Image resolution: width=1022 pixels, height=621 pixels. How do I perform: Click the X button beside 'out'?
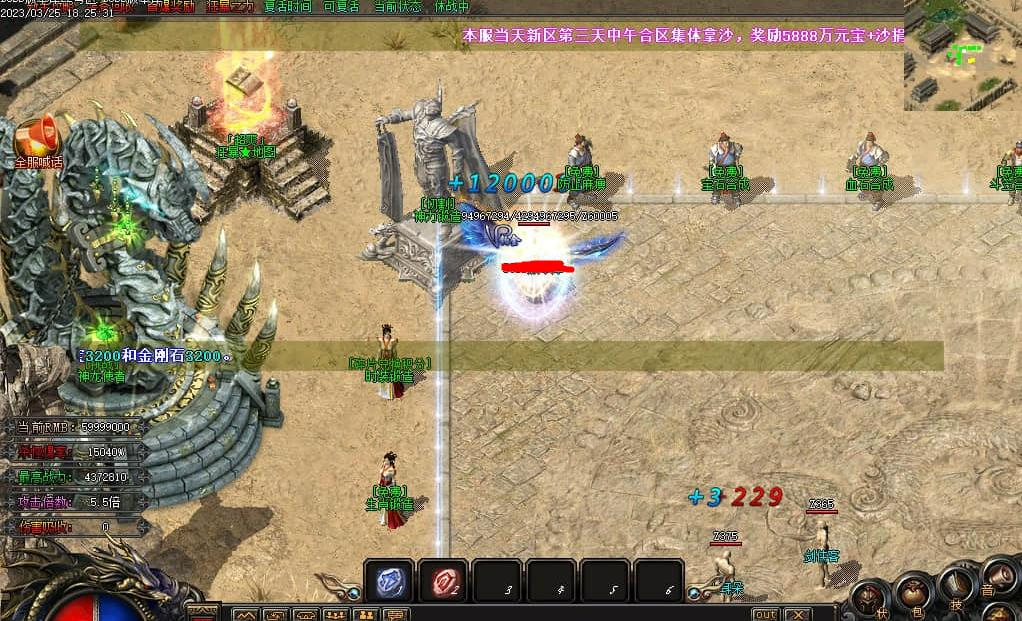point(796,614)
